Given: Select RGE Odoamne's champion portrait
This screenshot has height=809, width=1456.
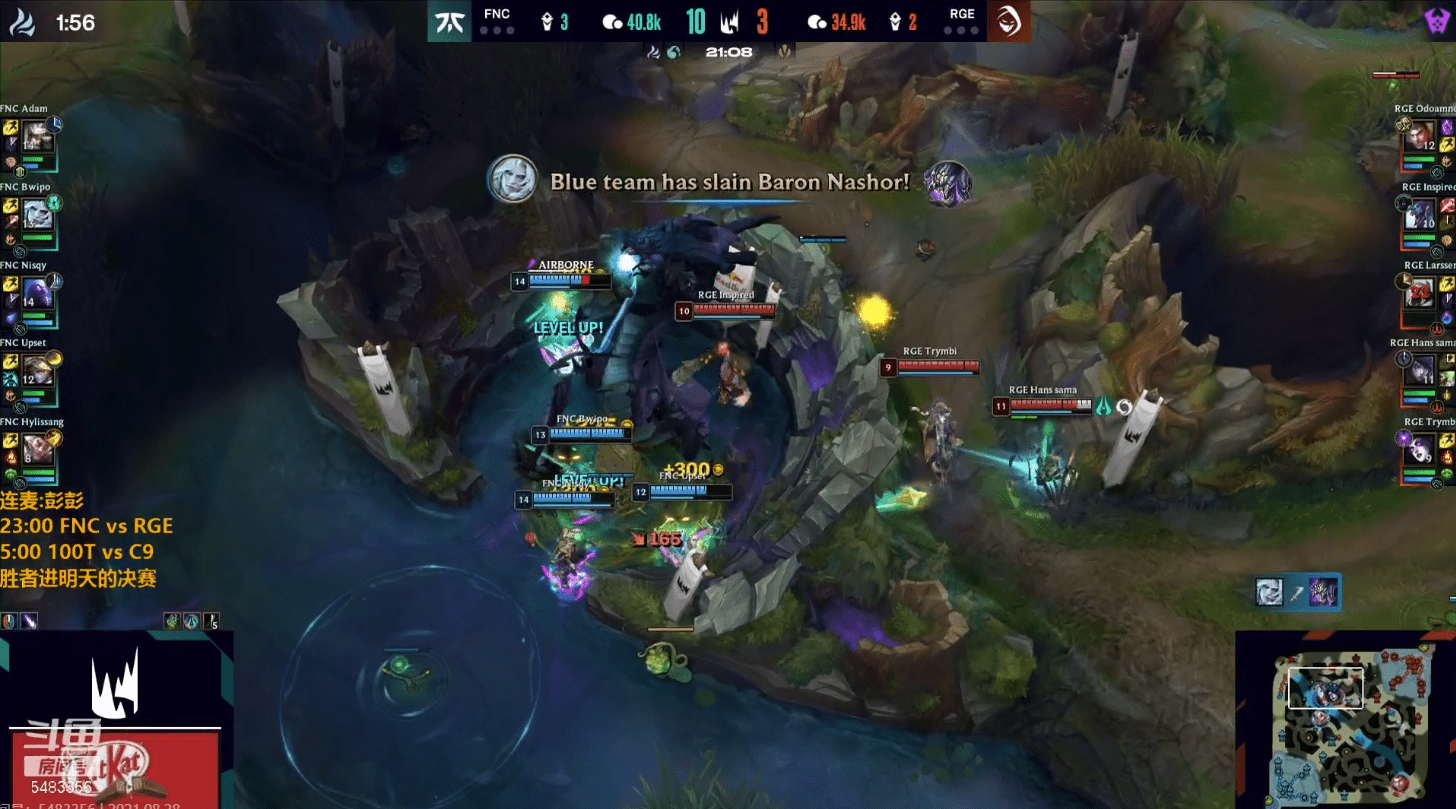Looking at the screenshot, I should click(1420, 137).
